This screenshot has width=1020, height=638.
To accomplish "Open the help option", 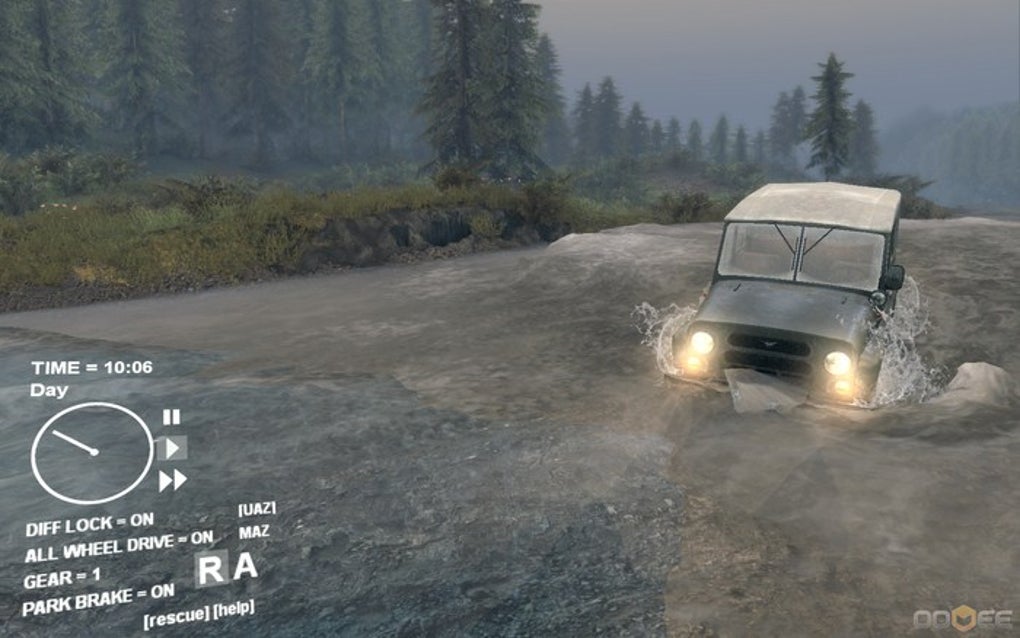I will (233, 609).
